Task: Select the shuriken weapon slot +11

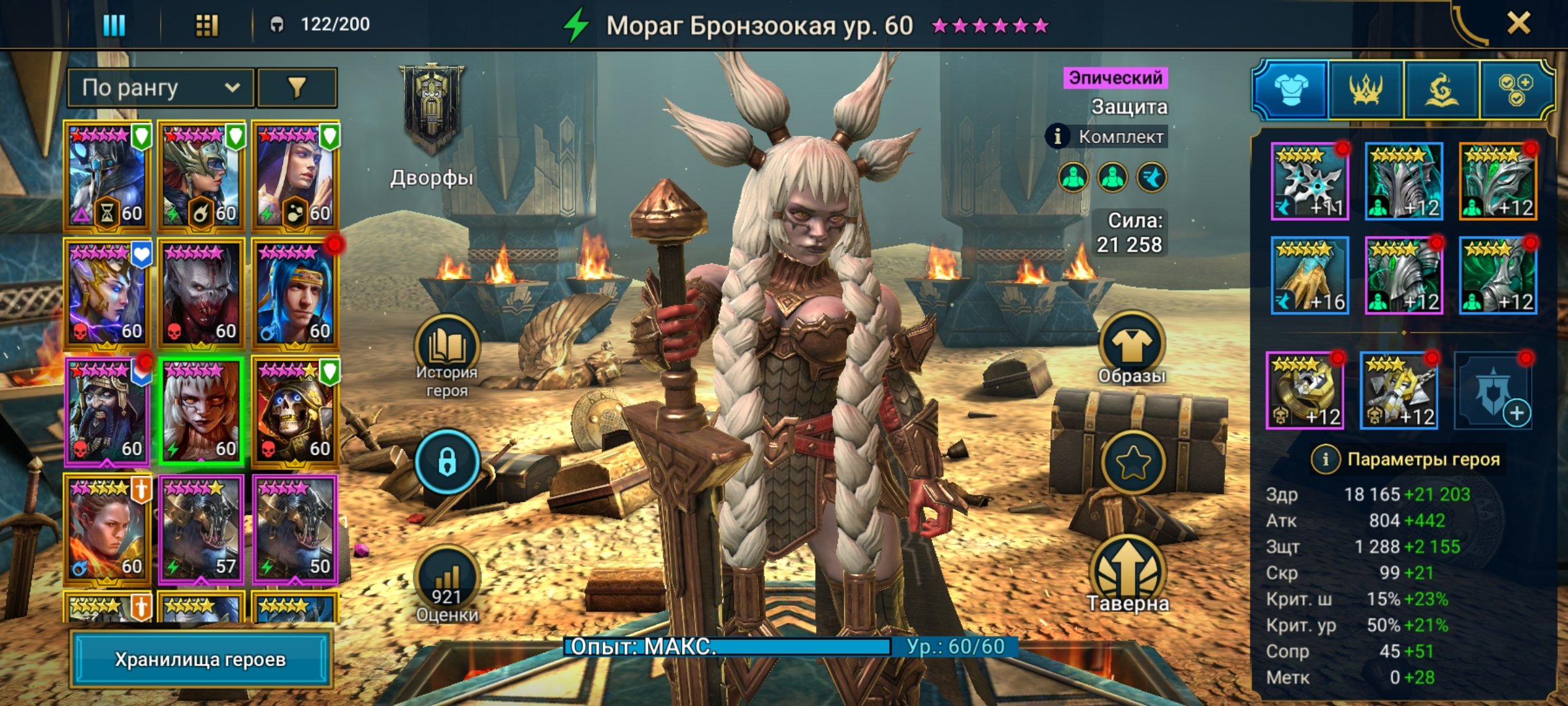Action: [x=1309, y=181]
